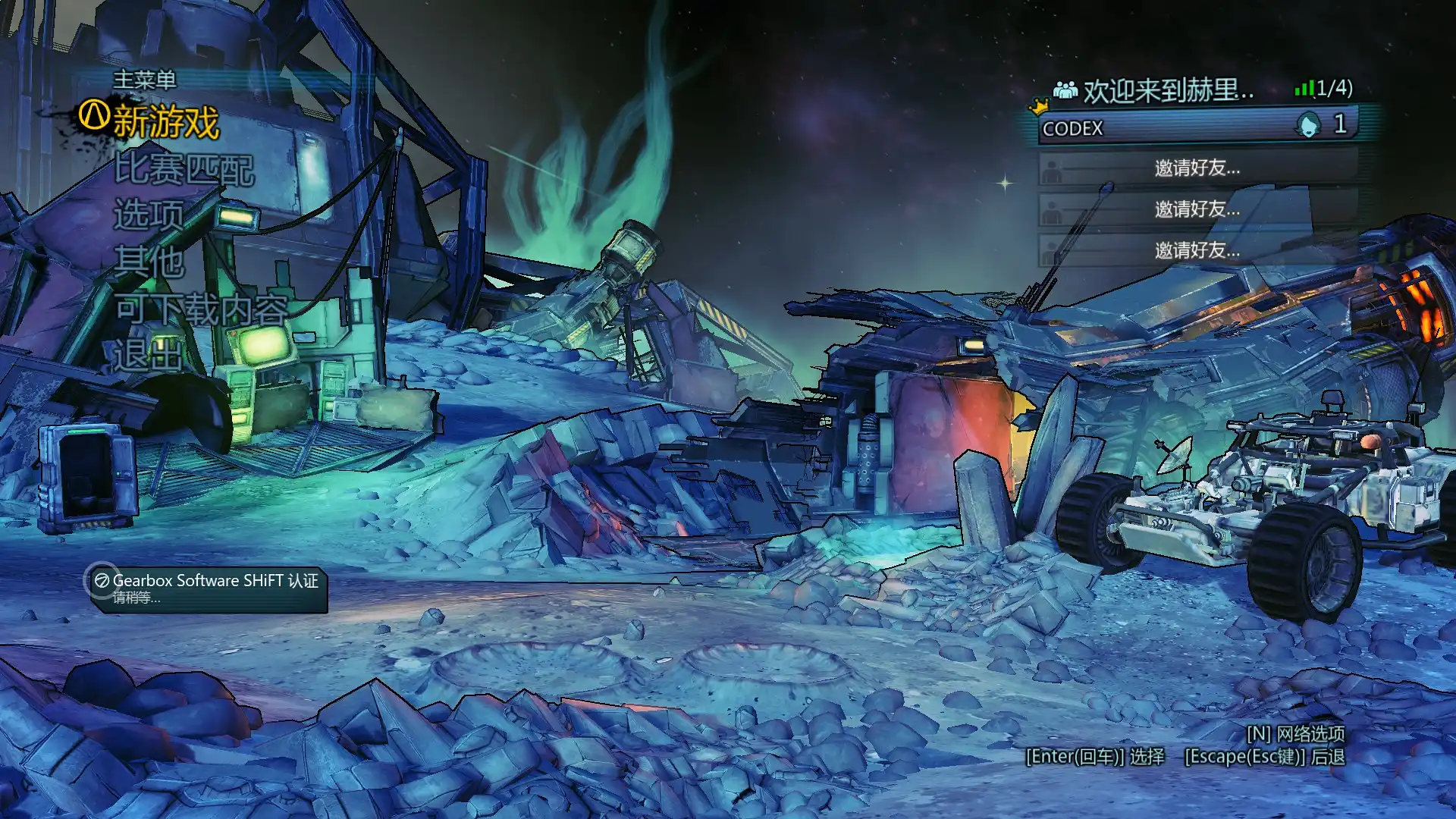This screenshot has width=1456, height=819.
Task: Open 比赛匹配 matchmaking
Action: 184,169
